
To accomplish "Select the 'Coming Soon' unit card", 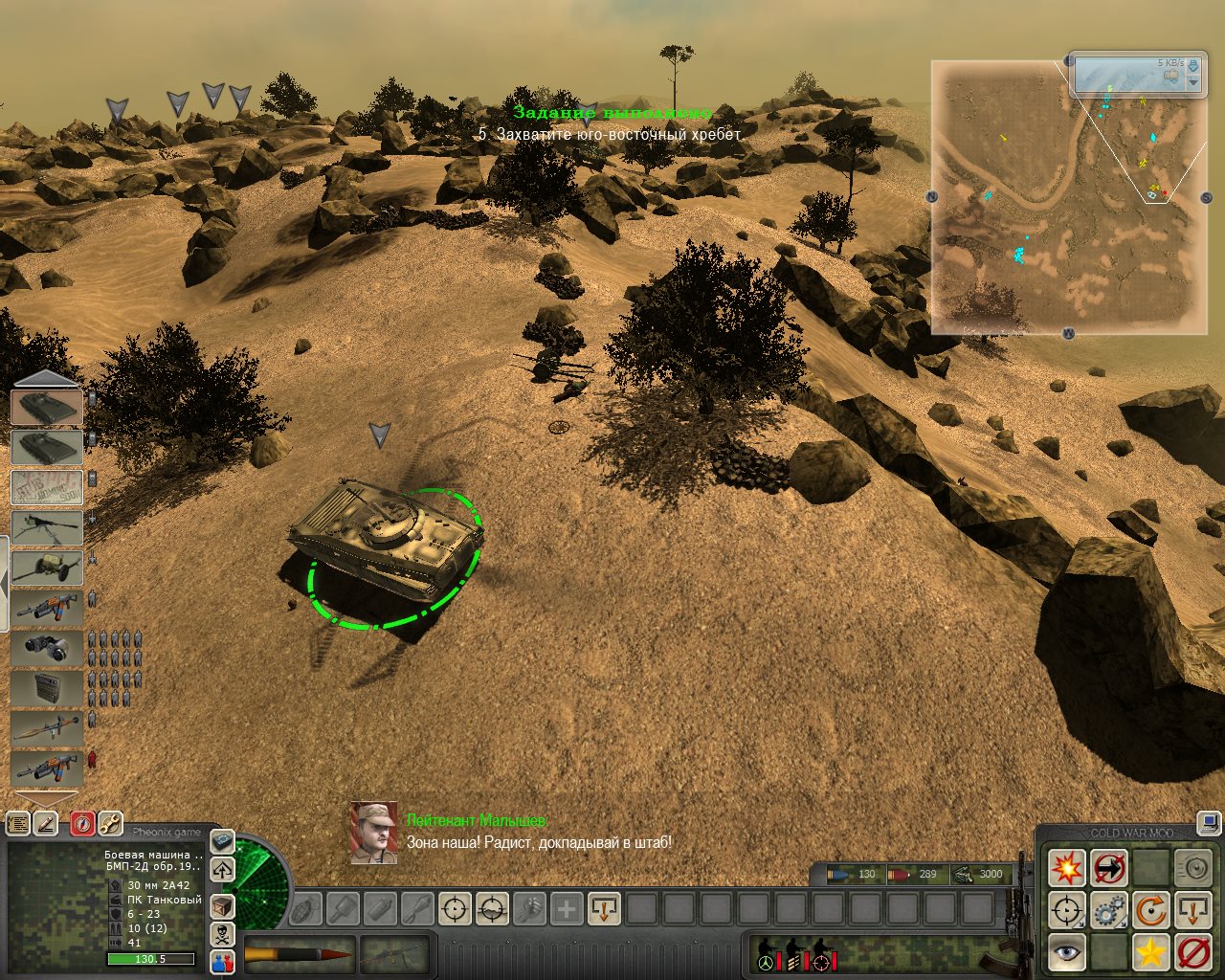I will pyautogui.click(x=47, y=487).
